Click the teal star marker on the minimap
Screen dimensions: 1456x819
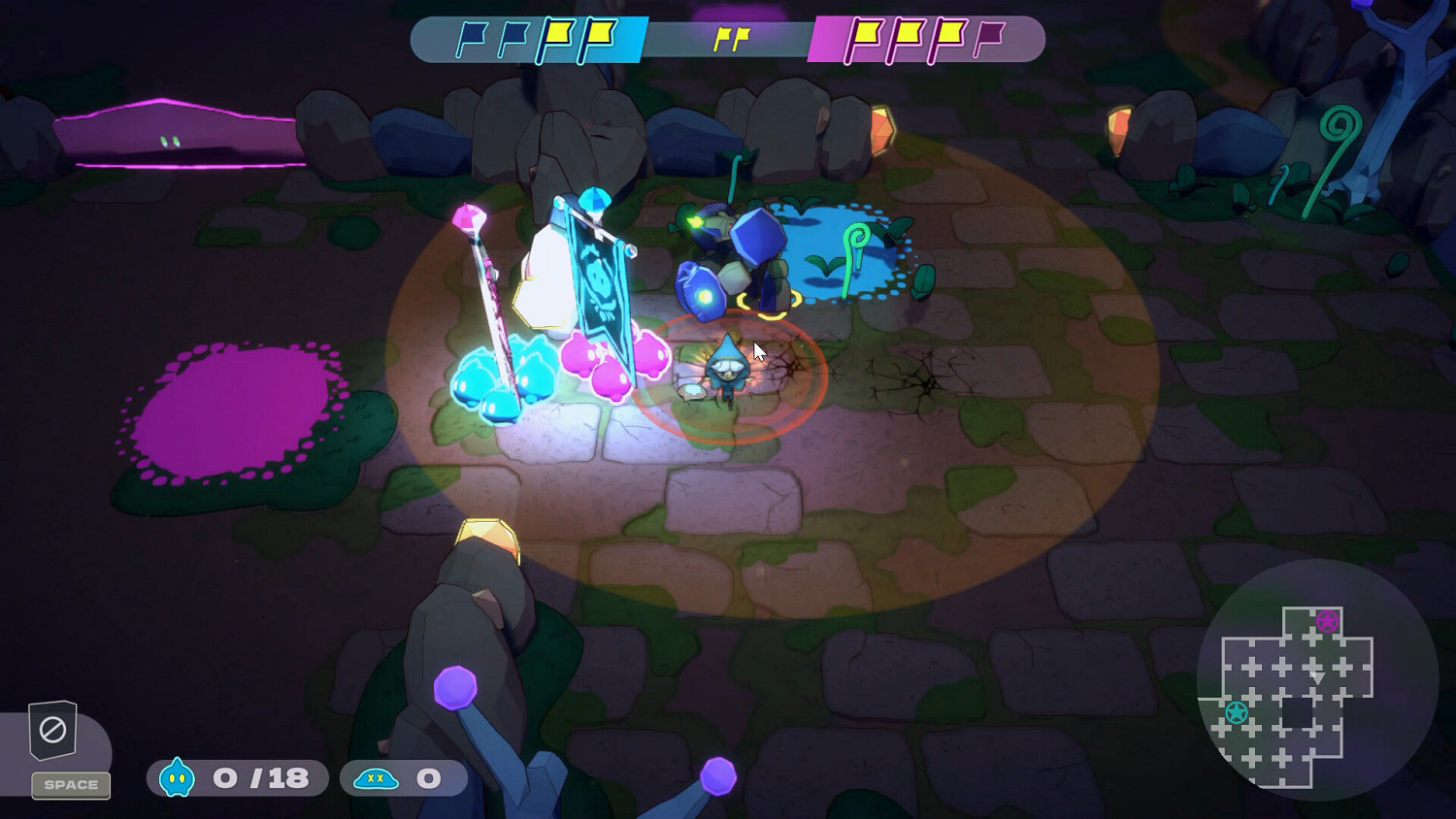point(1237,712)
